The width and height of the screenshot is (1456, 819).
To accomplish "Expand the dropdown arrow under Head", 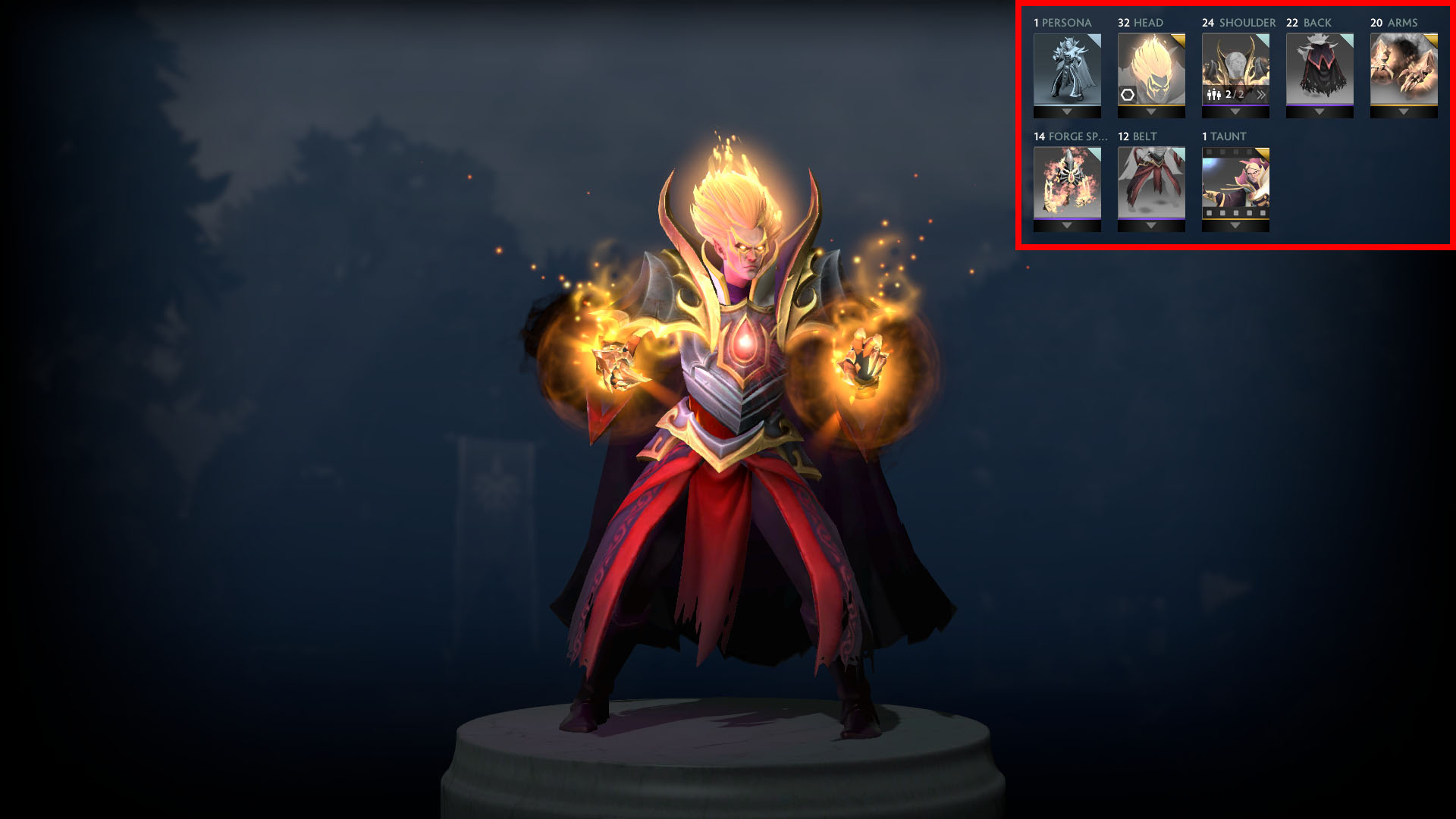I will point(1151,112).
